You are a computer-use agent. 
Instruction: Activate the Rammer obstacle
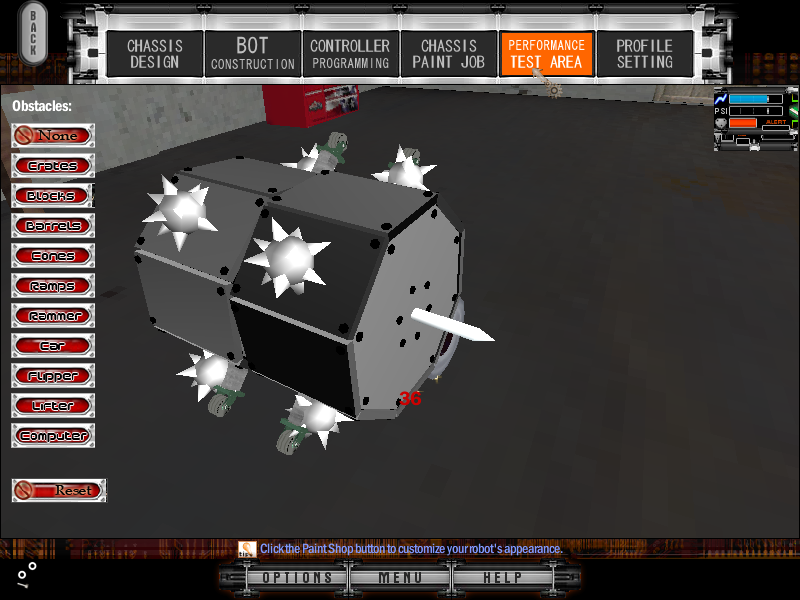53,316
